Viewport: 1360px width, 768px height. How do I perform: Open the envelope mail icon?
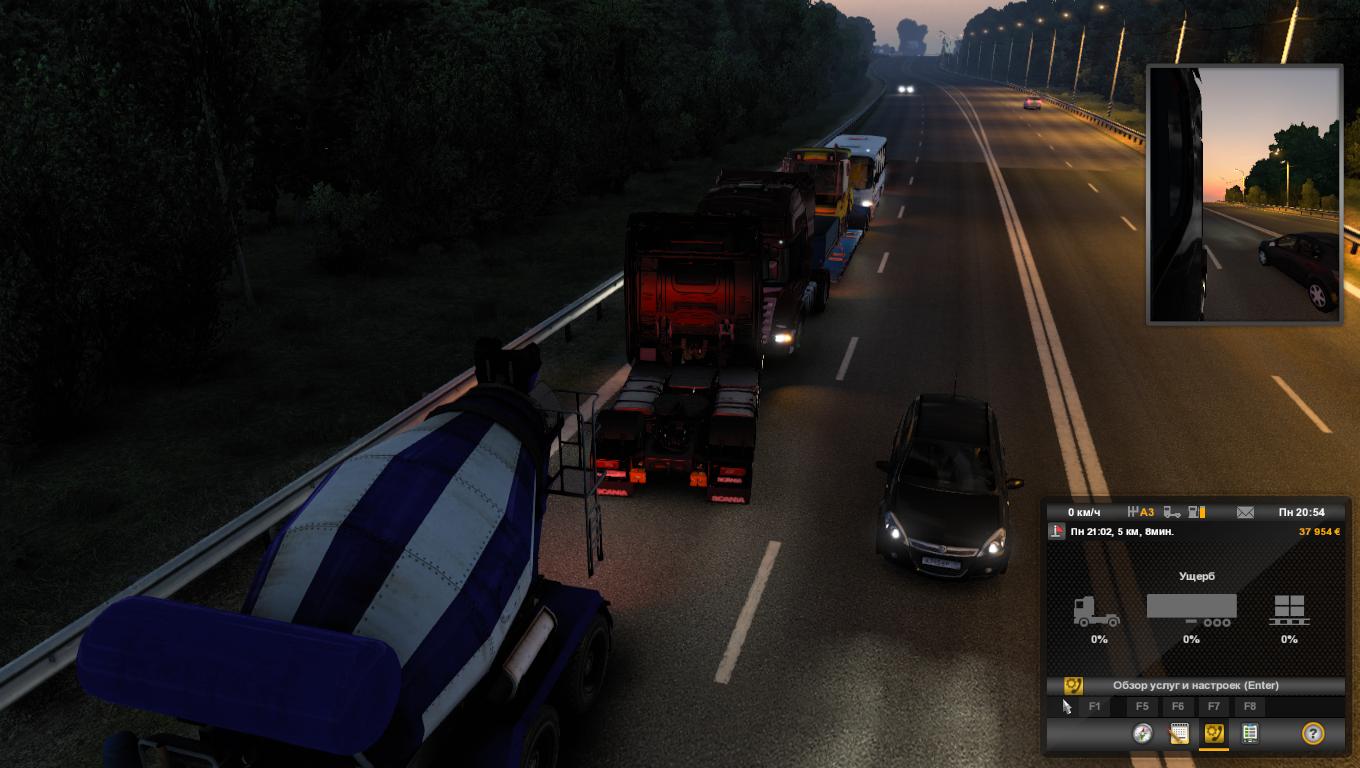coord(1245,512)
